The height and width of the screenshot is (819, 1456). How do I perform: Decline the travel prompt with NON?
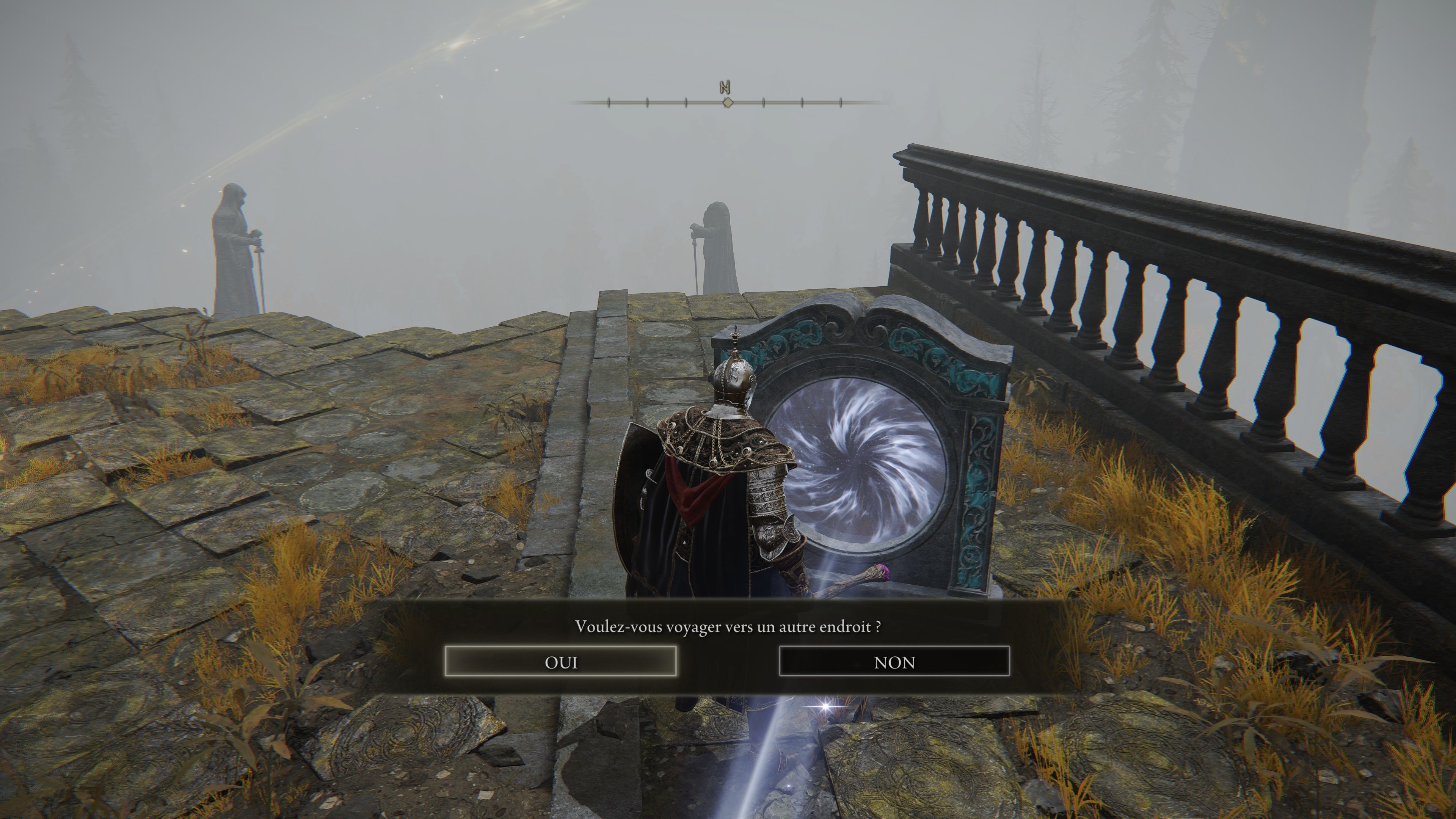(x=894, y=661)
